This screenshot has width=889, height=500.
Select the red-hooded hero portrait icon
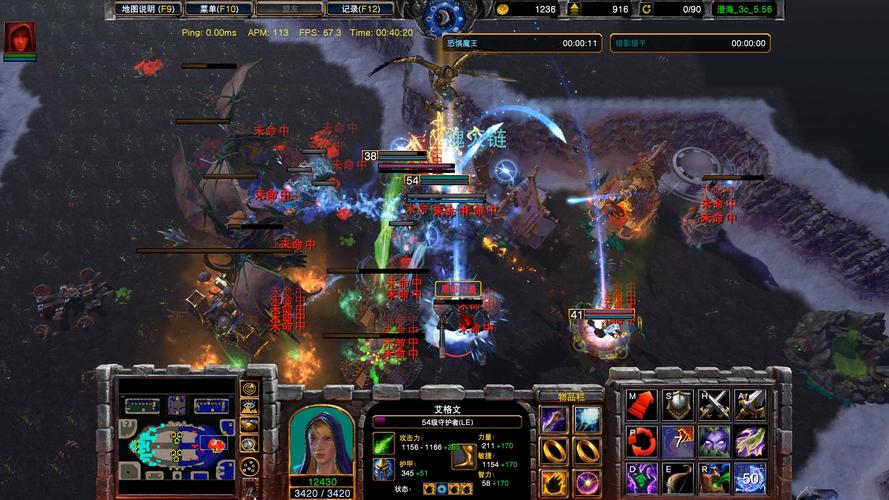point(19,39)
